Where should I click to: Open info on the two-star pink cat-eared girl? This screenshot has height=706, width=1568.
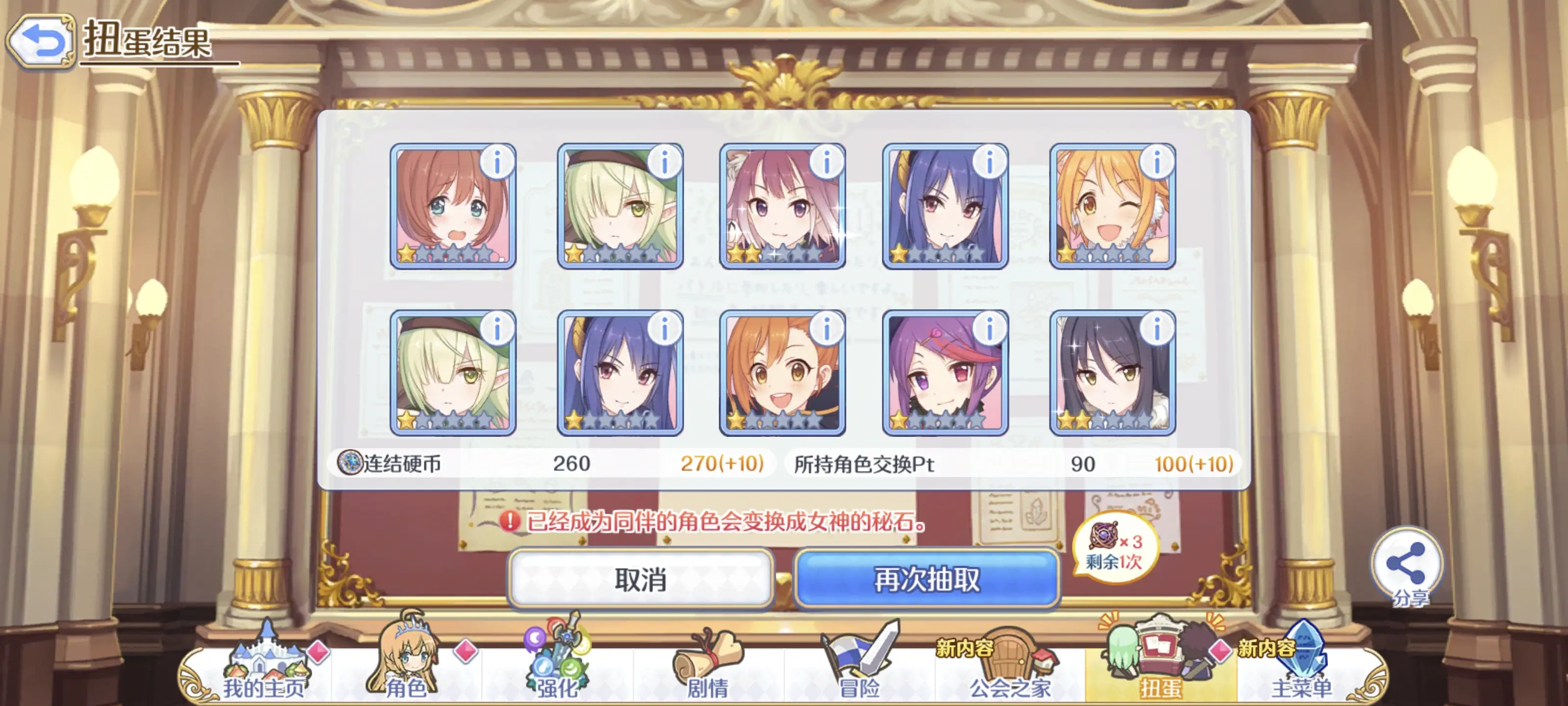coord(827,161)
